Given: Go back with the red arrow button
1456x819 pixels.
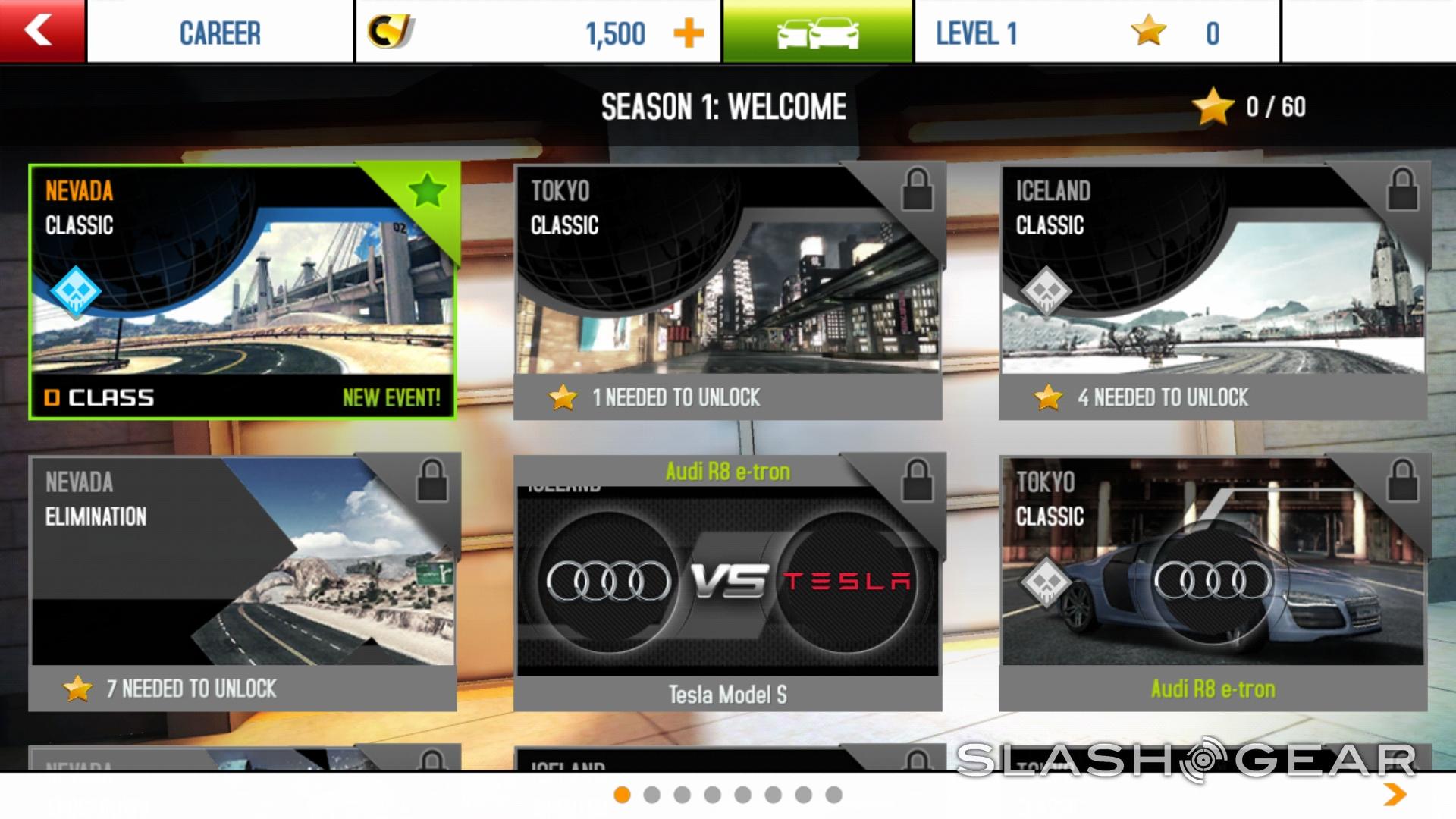Looking at the screenshot, I should pos(41,31).
